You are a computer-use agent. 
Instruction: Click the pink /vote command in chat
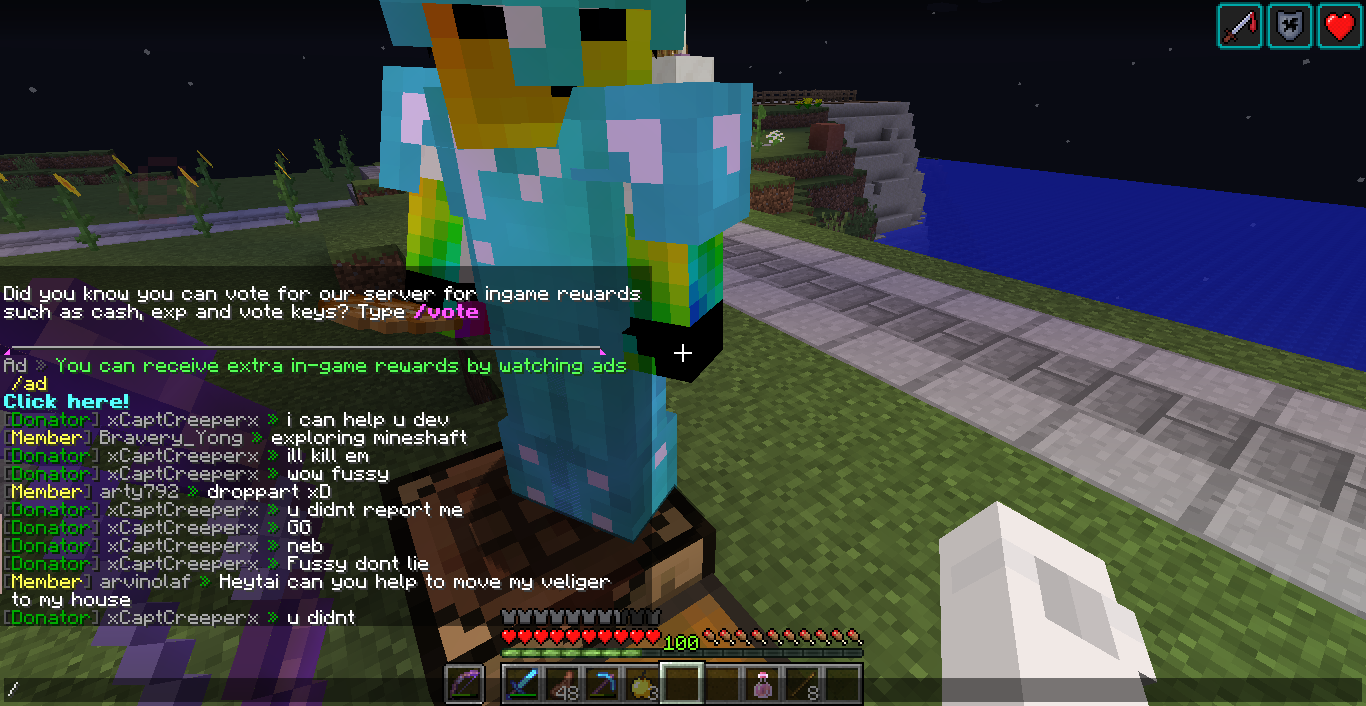pos(446,312)
